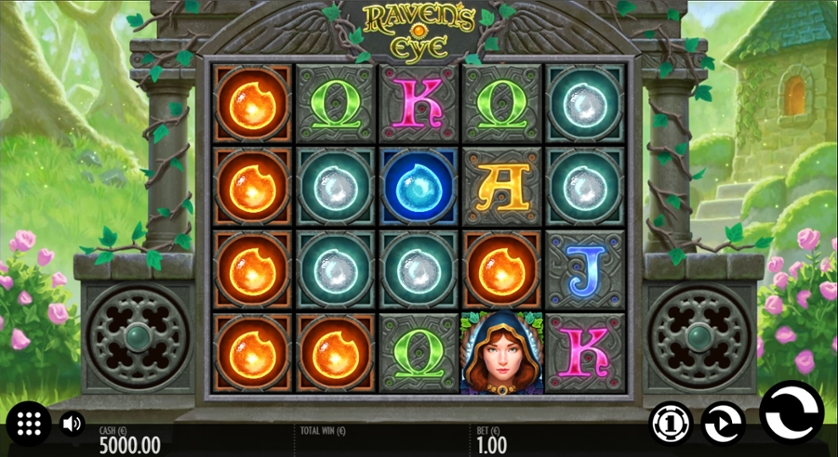The width and height of the screenshot is (838, 457).
Task: Spin the reels with the large spin button
Action: point(791,413)
